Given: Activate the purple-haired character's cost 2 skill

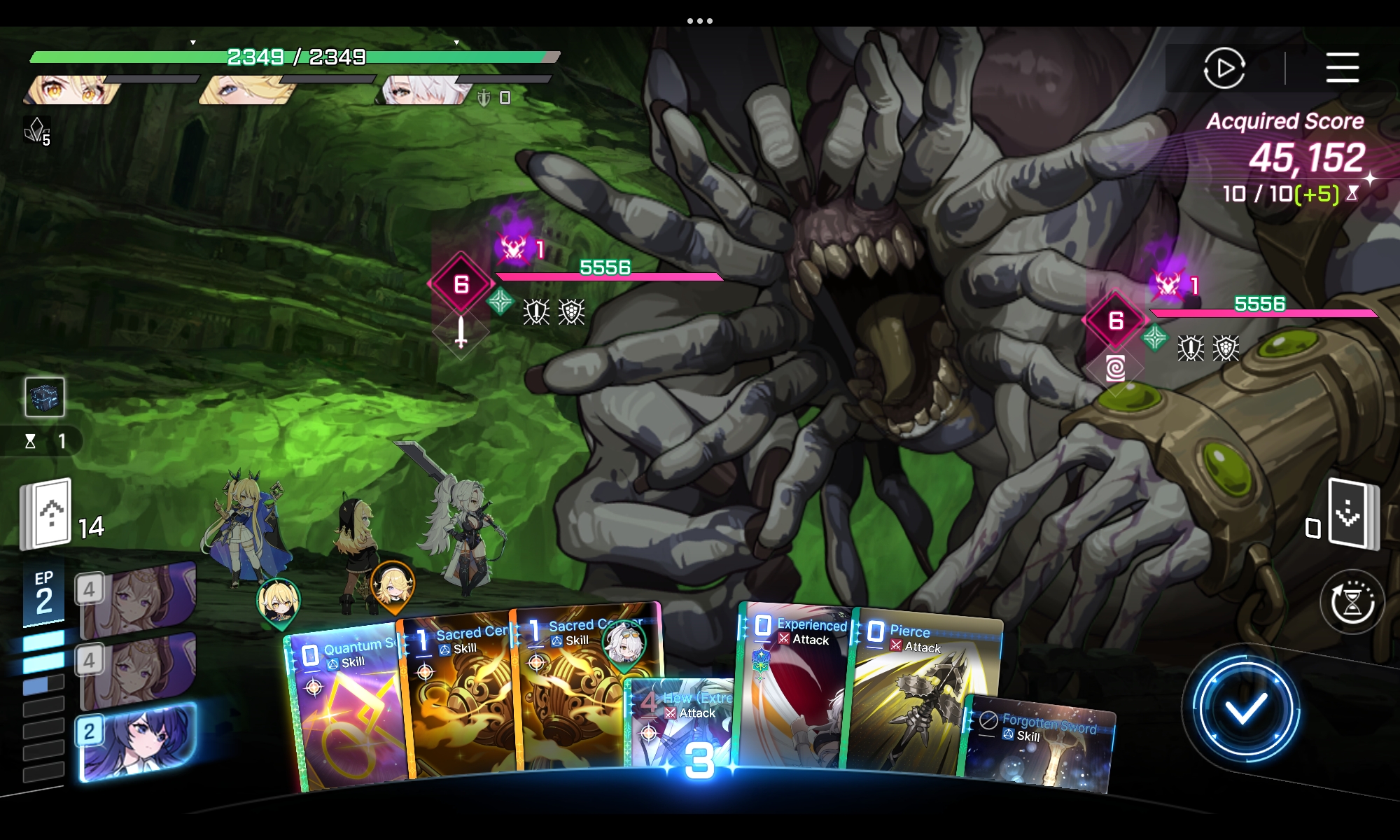Looking at the screenshot, I should 136,742.
